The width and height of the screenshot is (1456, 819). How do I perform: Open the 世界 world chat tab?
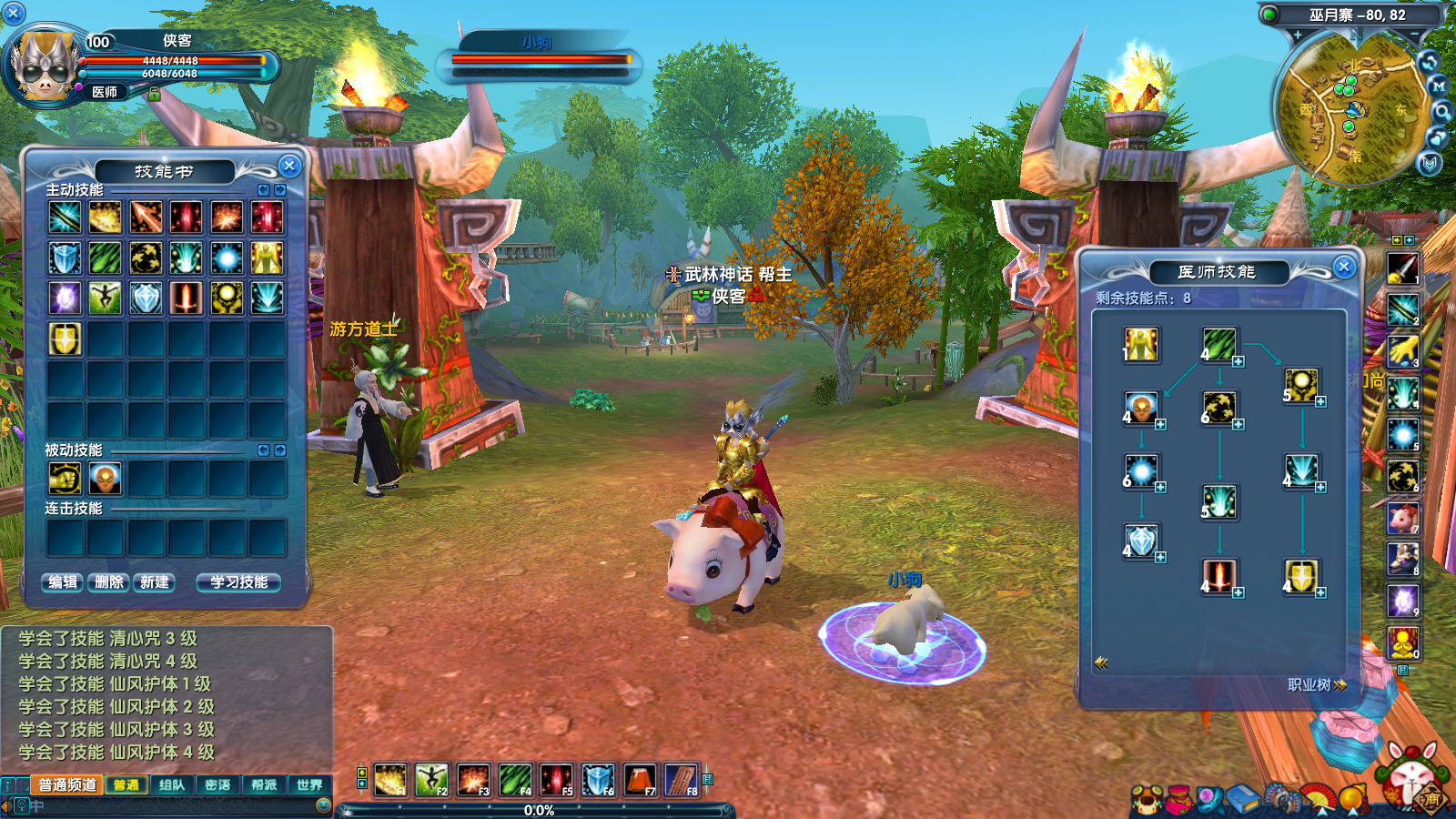click(x=309, y=784)
